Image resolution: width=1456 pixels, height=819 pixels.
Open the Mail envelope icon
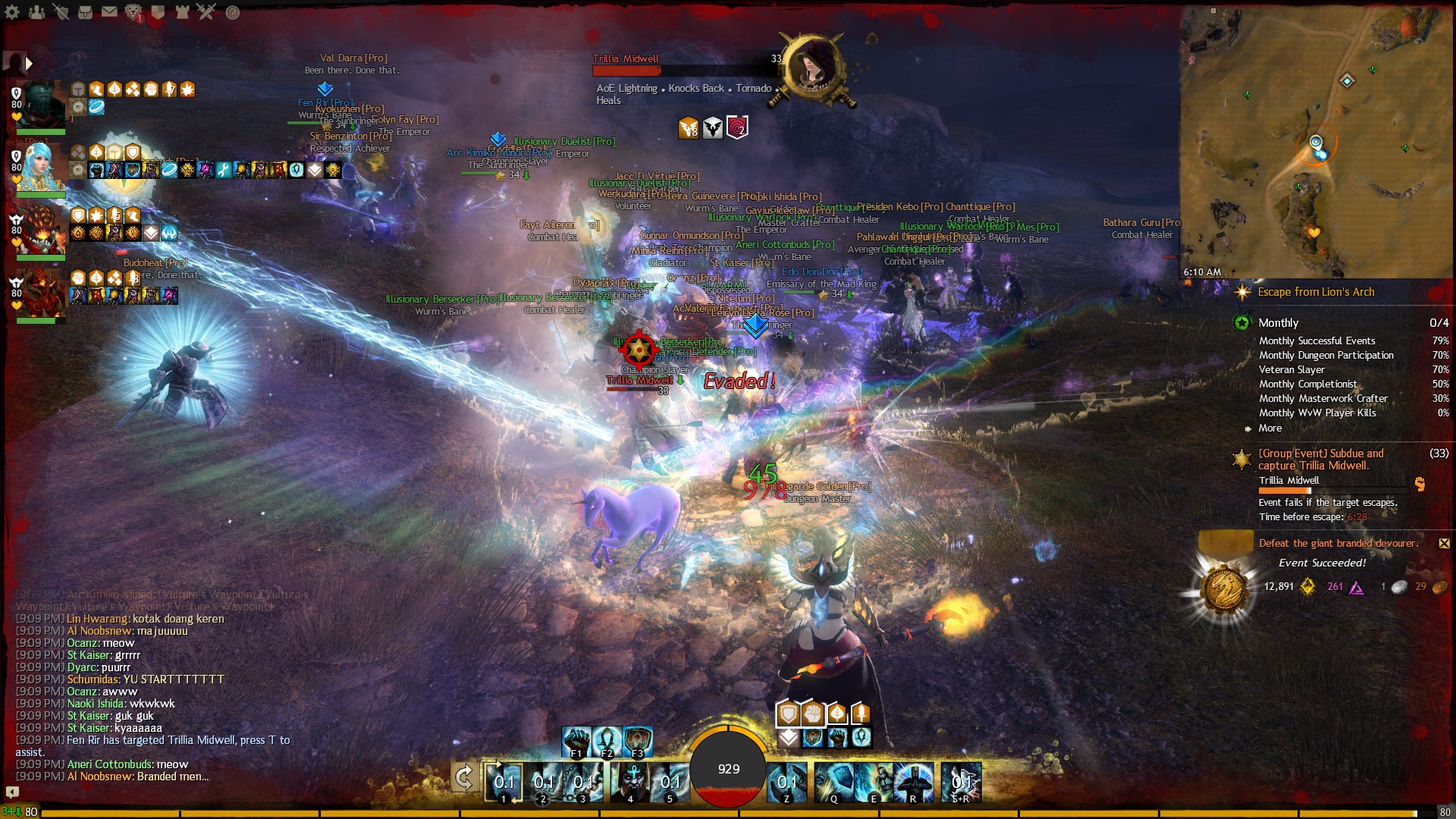(x=108, y=11)
